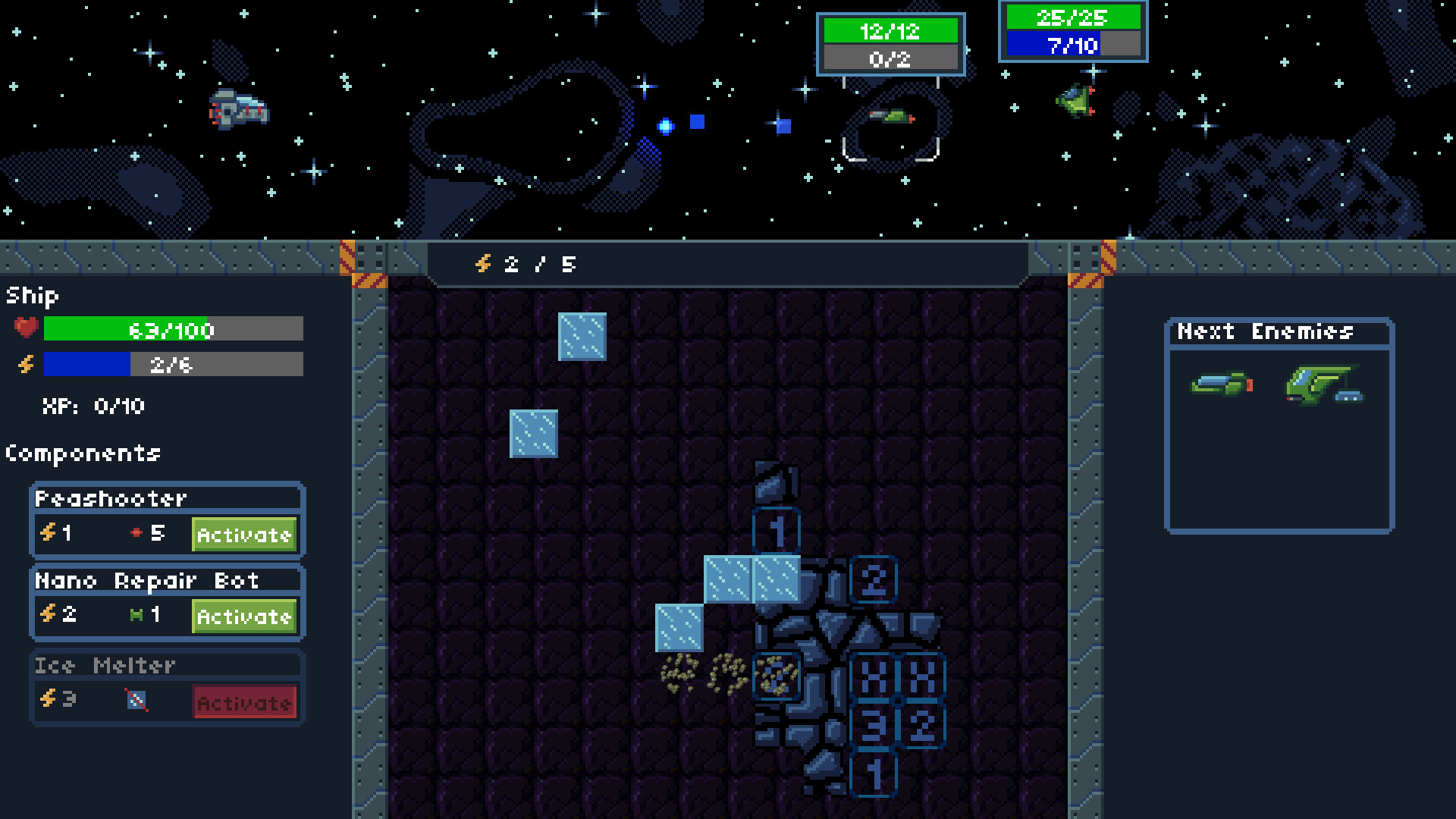
Task: Expand the Next Enemies panel
Action: (x=1264, y=331)
